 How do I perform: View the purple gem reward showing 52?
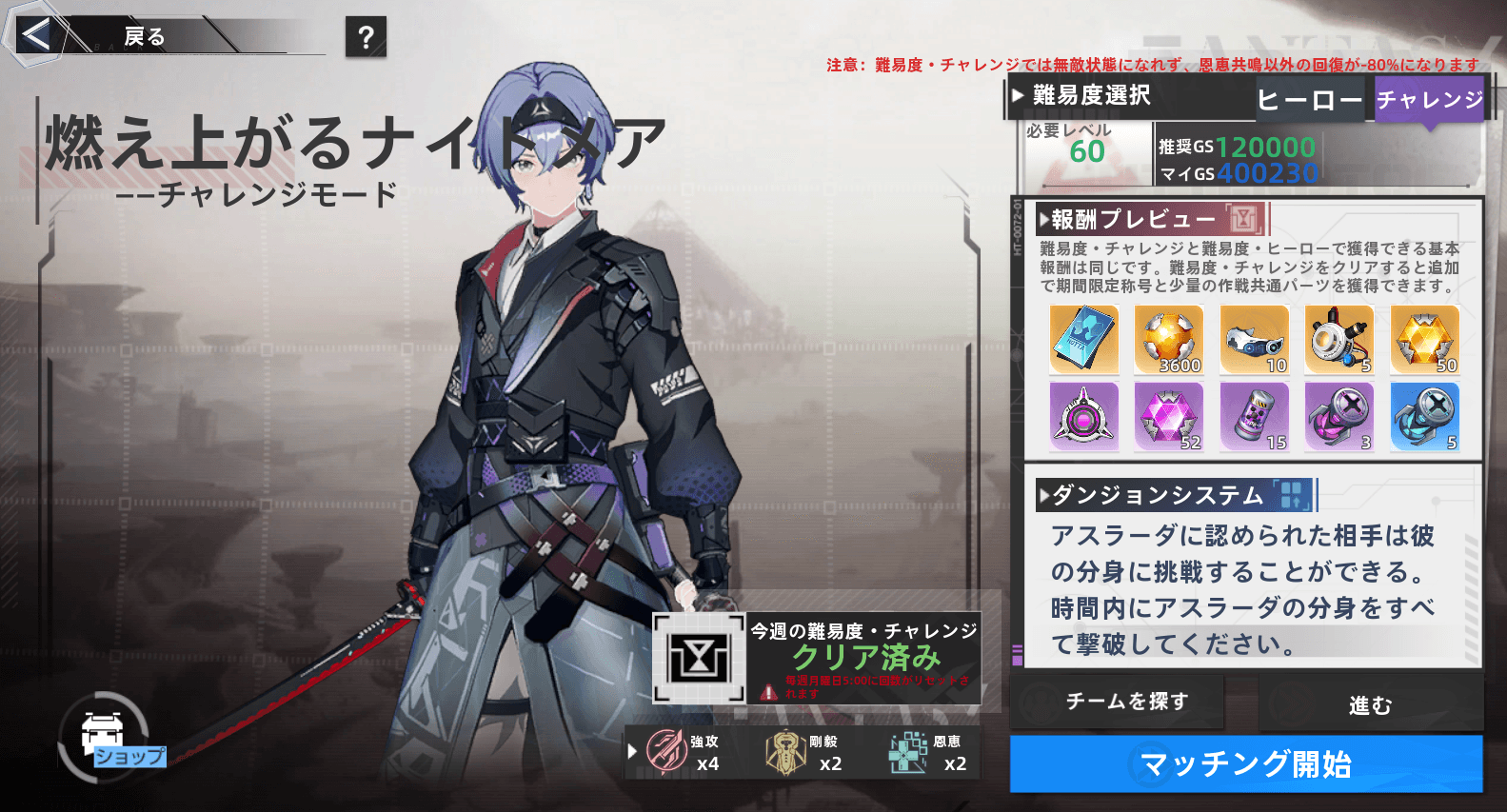point(1169,417)
